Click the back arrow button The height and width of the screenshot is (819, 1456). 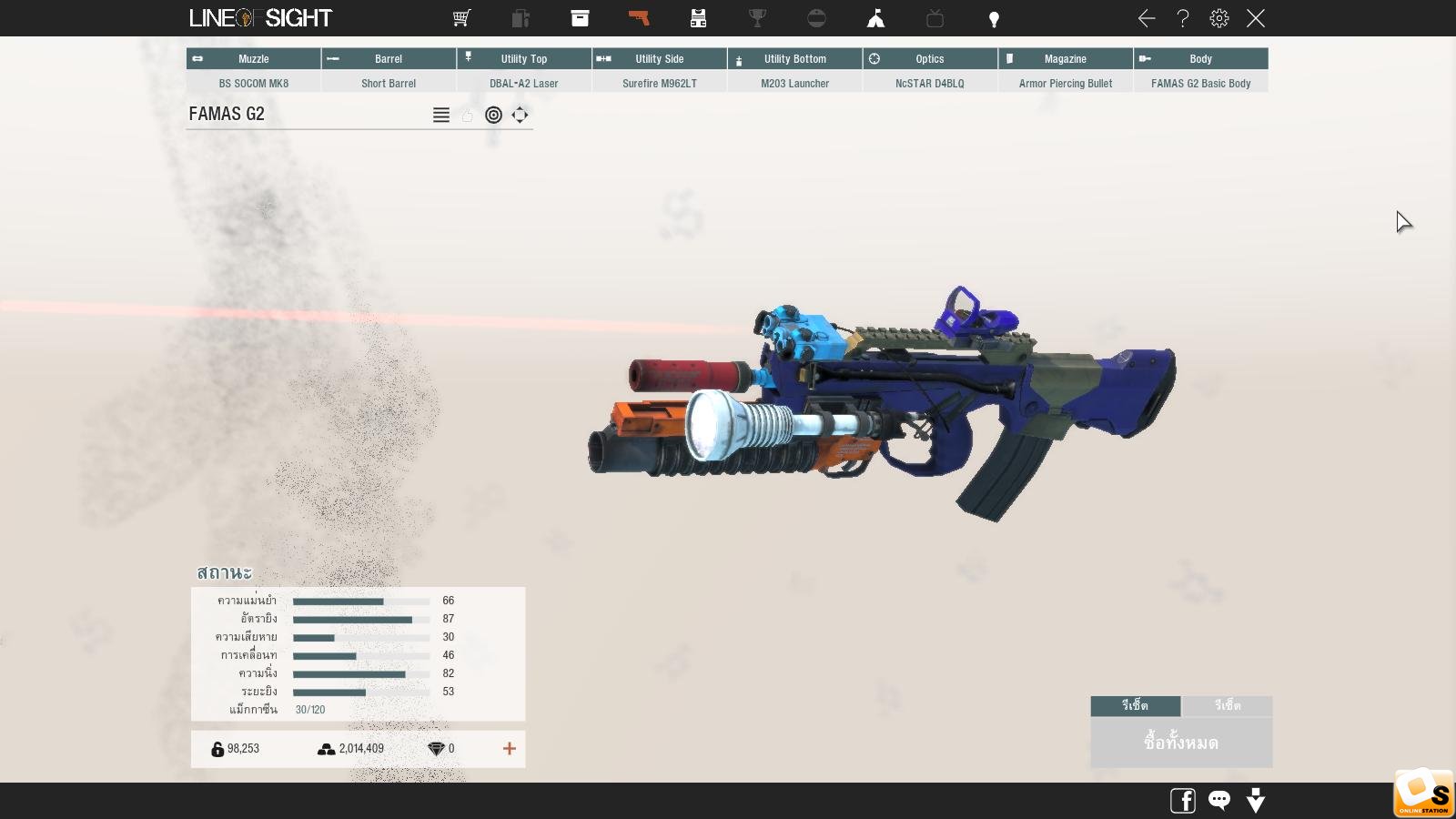(x=1147, y=18)
